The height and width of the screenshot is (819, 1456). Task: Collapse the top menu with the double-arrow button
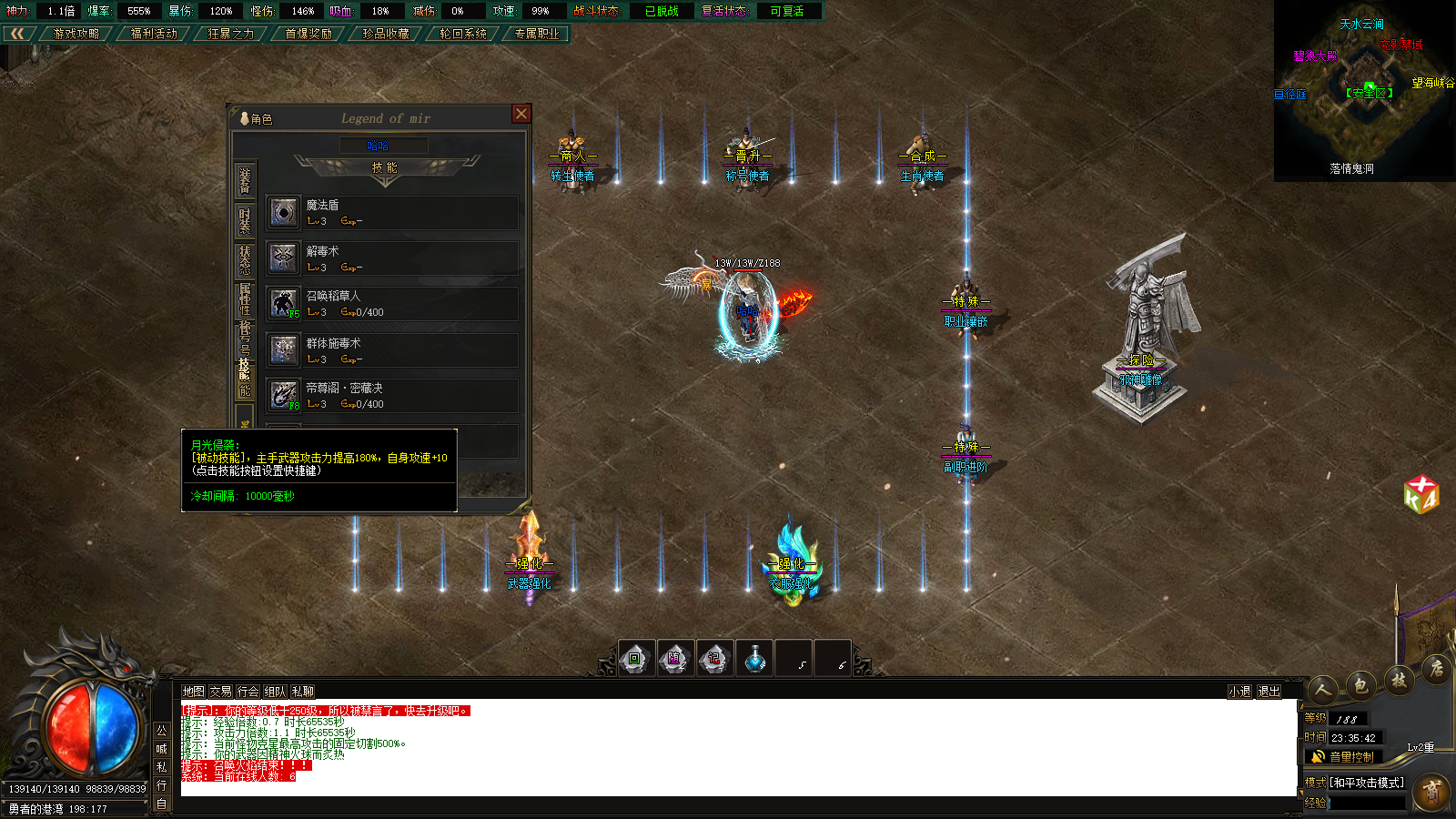pos(17,34)
